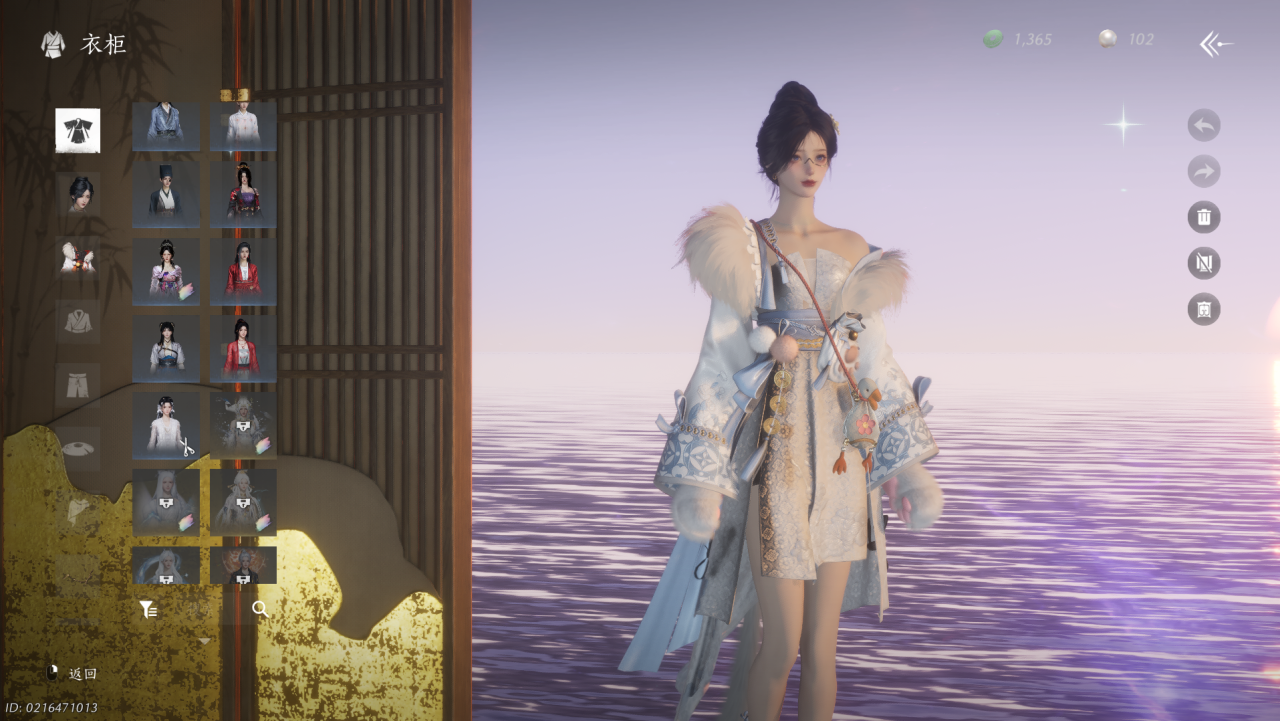The image size is (1280, 721).
Task: Click the undo arrow button
Action: pos(1203,125)
